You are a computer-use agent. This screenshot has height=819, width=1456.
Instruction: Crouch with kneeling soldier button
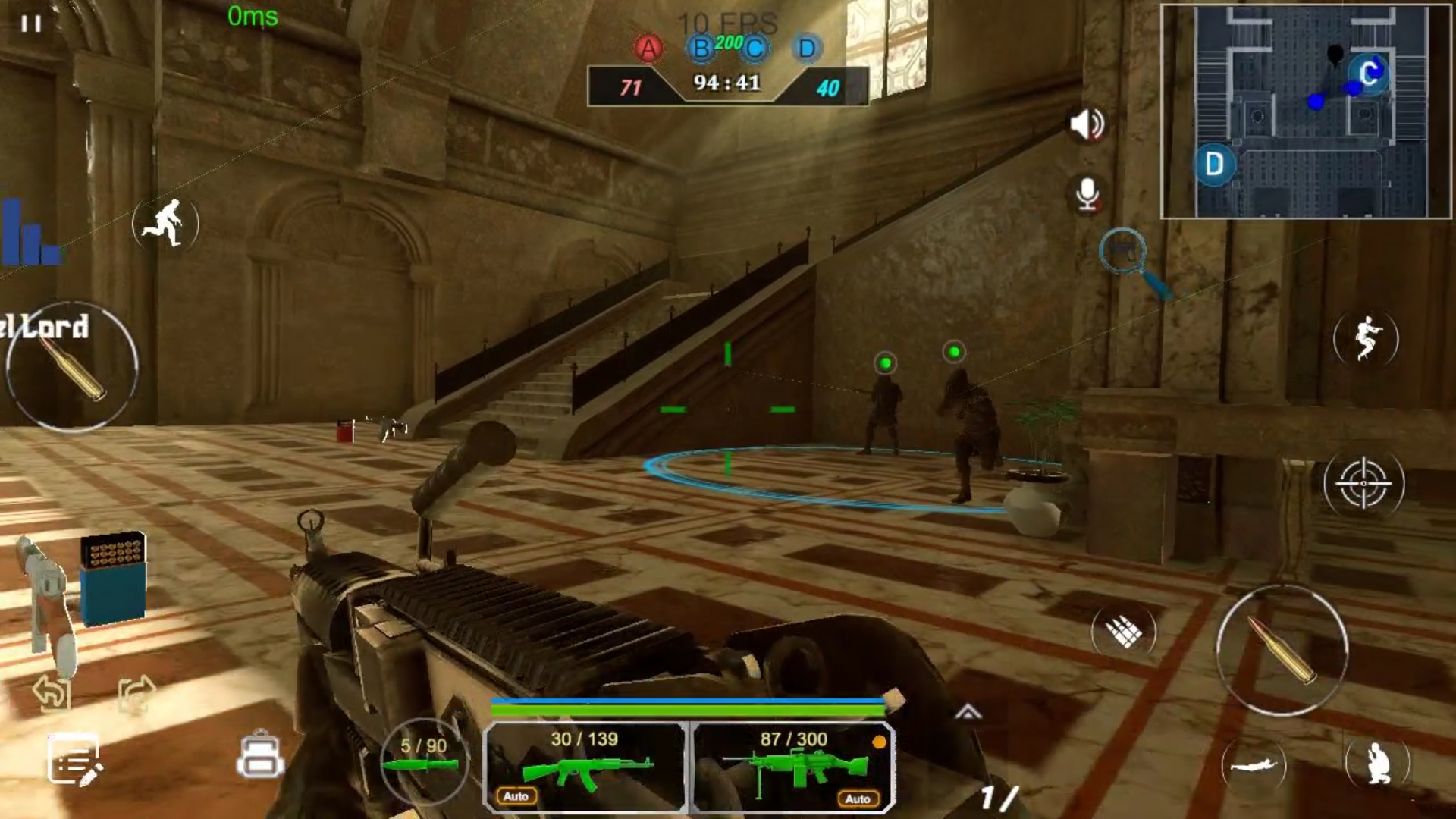coord(1378,763)
